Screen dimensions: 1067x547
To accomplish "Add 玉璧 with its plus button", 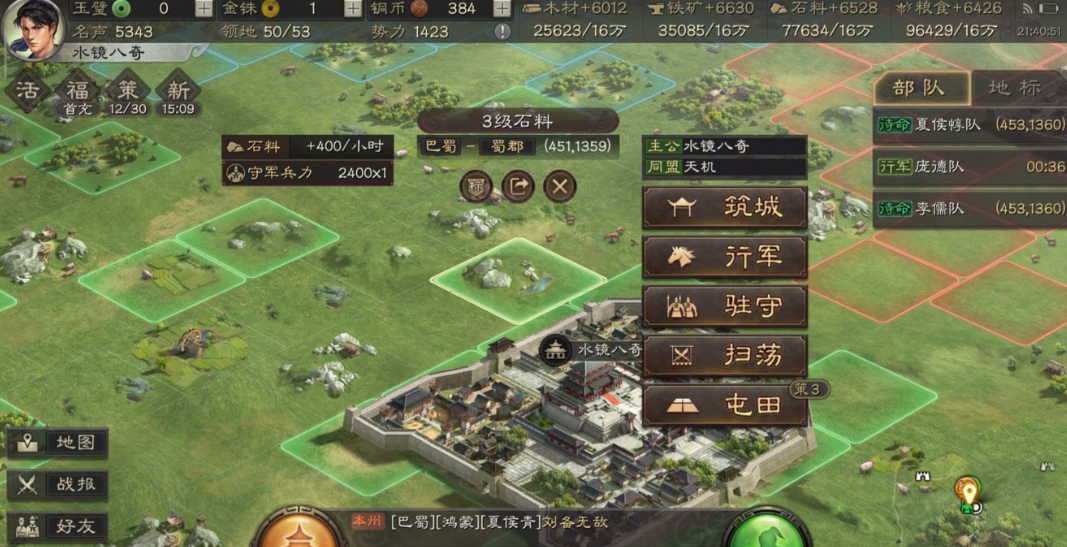I will click(203, 9).
